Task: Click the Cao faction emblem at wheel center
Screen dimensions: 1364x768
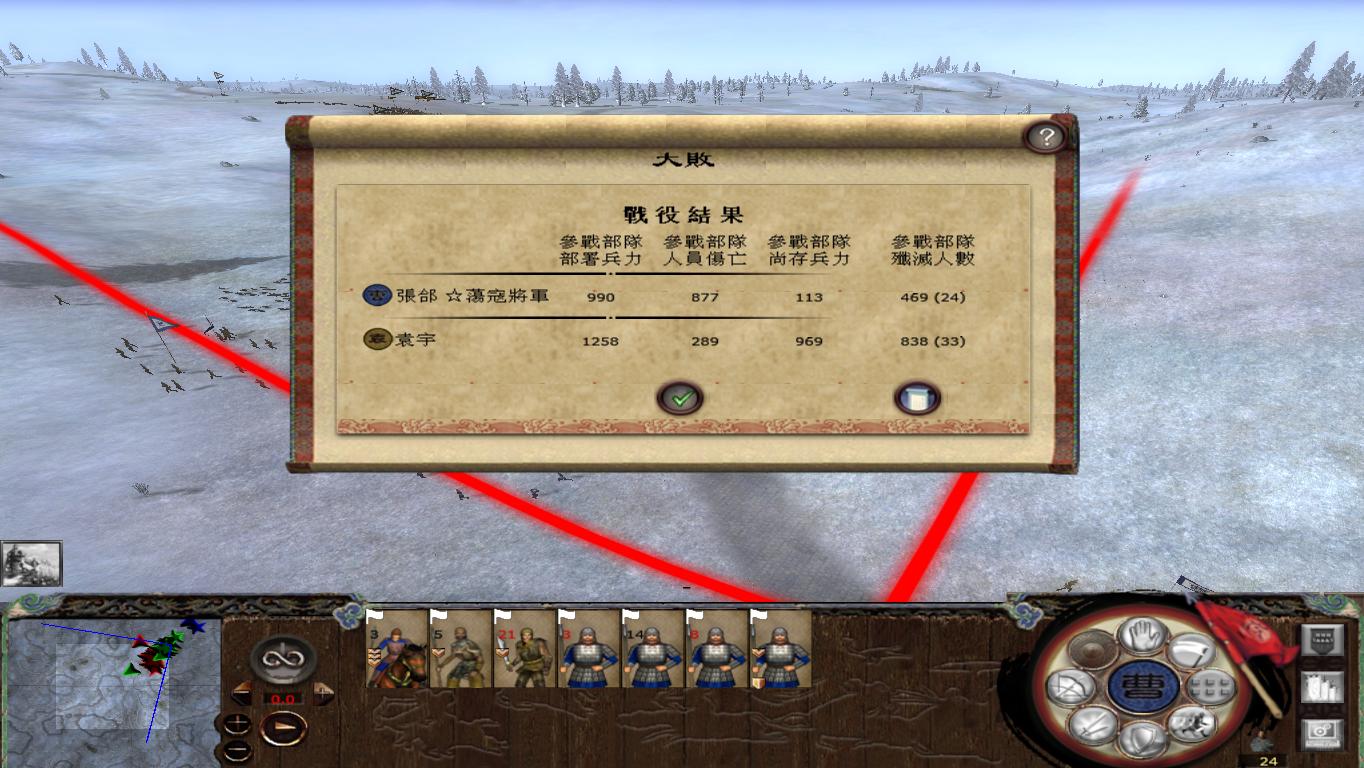Action: click(x=1144, y=688)
